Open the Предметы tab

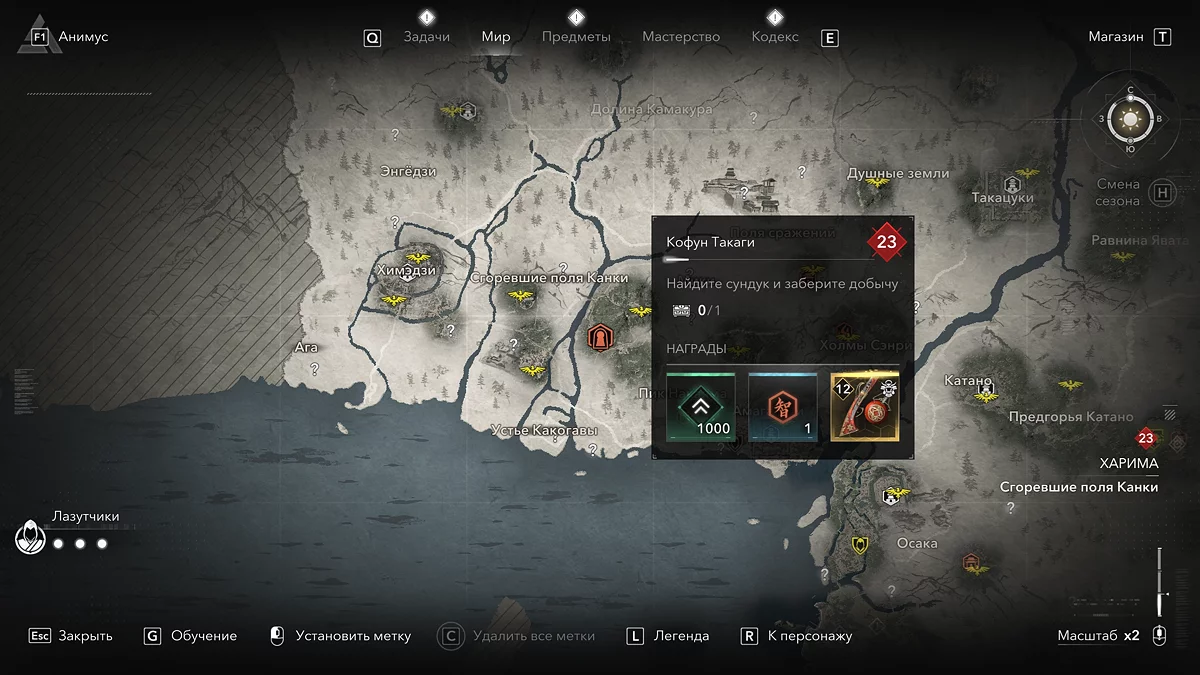tap(576, 37)
